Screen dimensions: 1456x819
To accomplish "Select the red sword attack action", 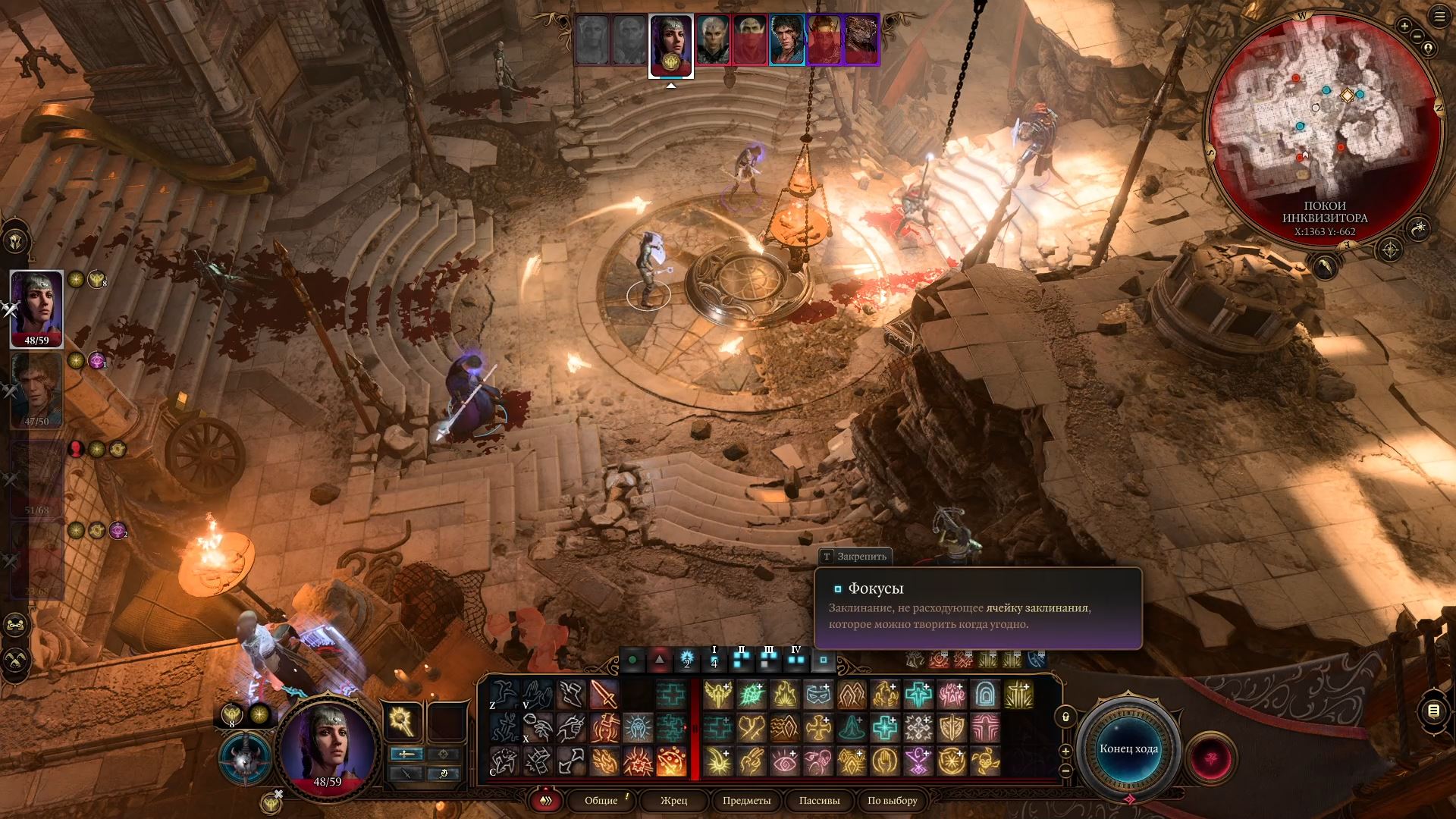I will [604, 695].
